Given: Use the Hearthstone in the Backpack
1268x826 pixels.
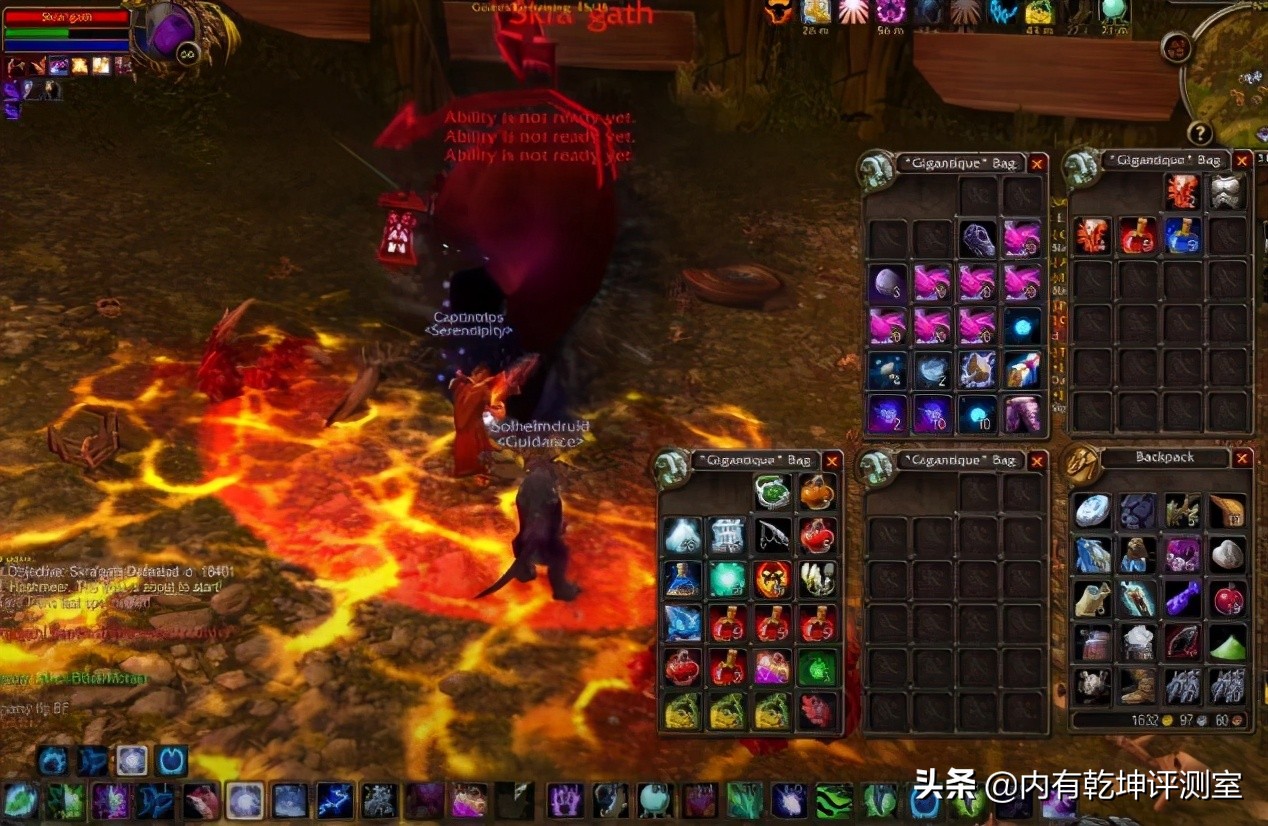Looking at the screenshot, I should 1092,510.
